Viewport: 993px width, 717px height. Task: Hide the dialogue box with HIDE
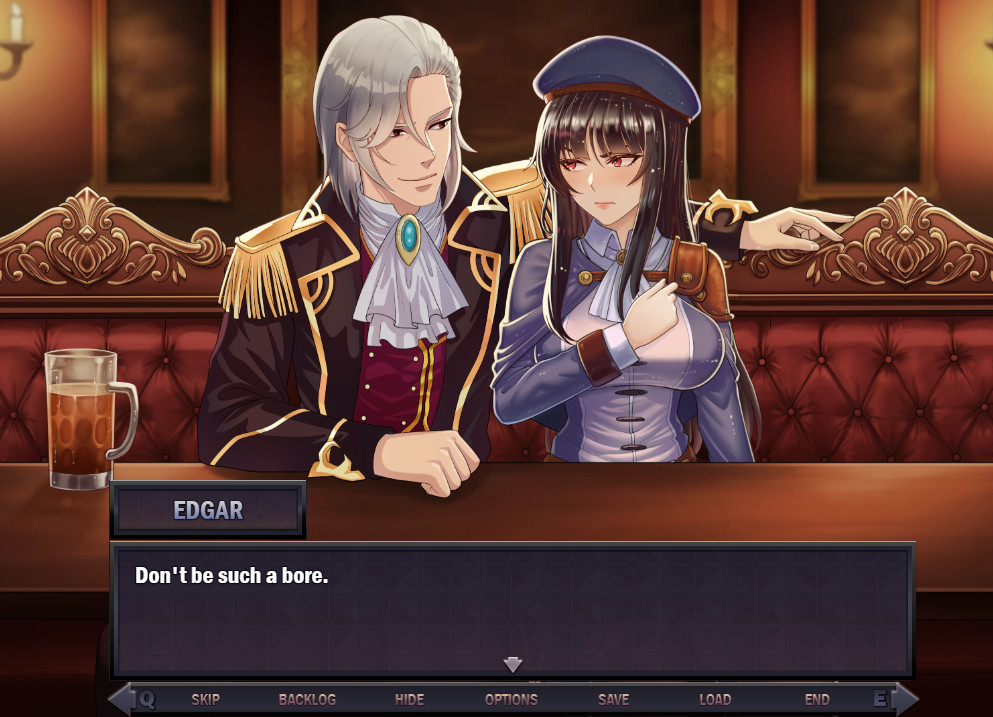[x=409, y=699]
